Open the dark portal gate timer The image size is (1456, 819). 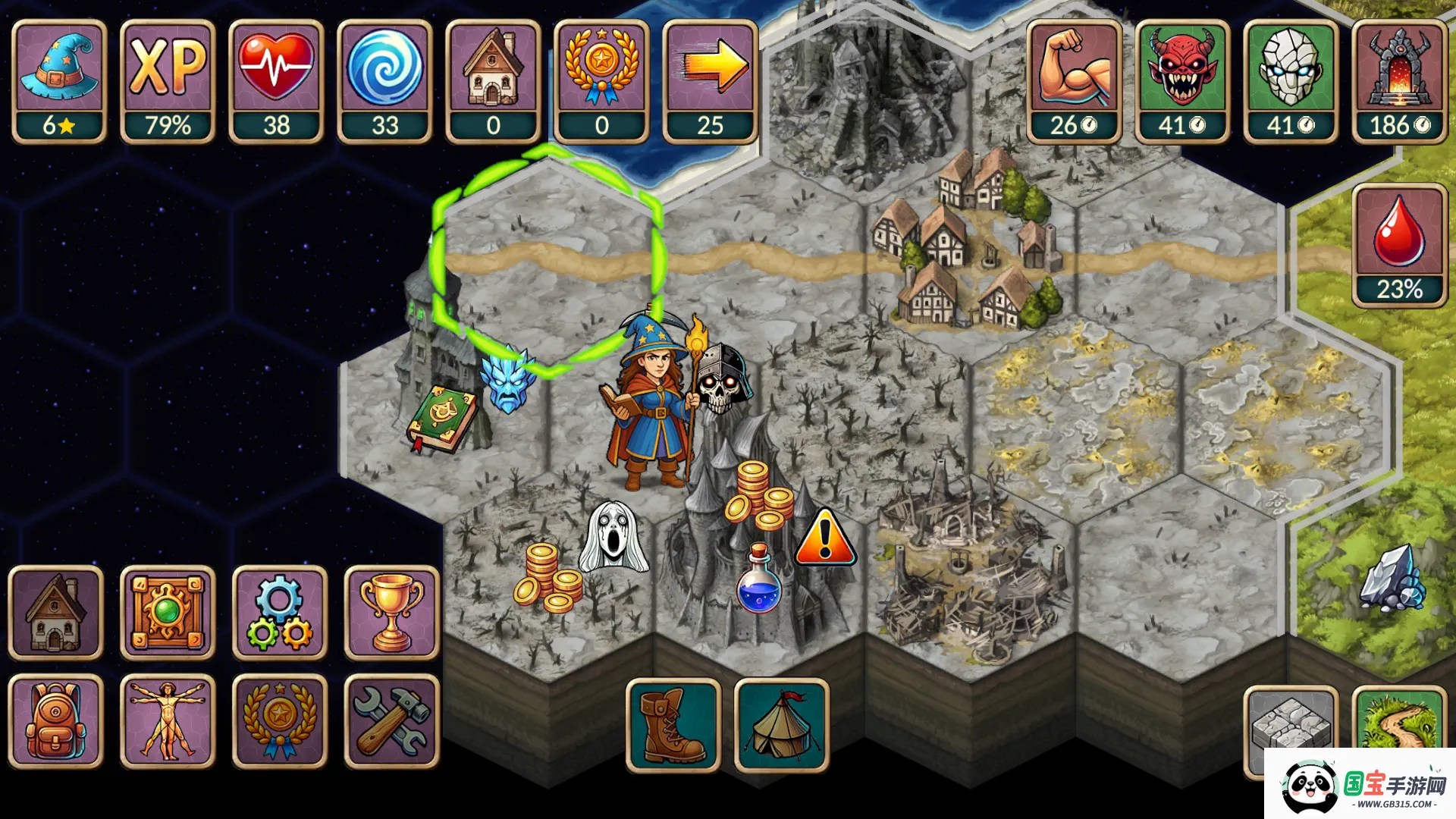[1399, 80]
